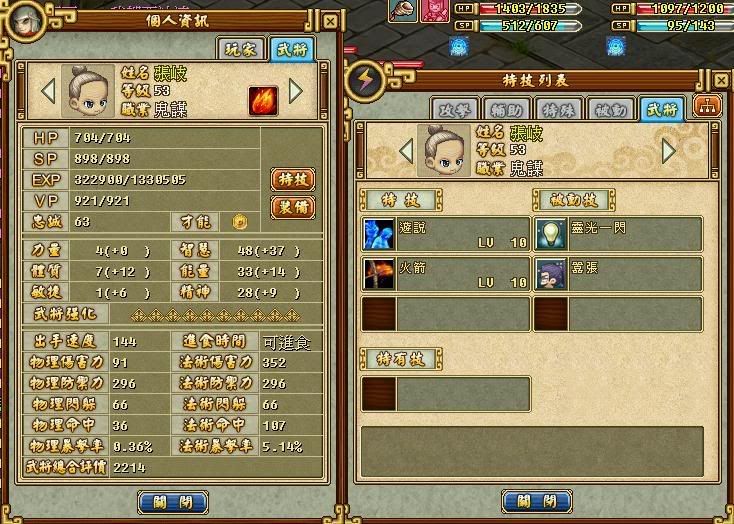Select the 火箭 fire arrow skill

coord(379,274)
